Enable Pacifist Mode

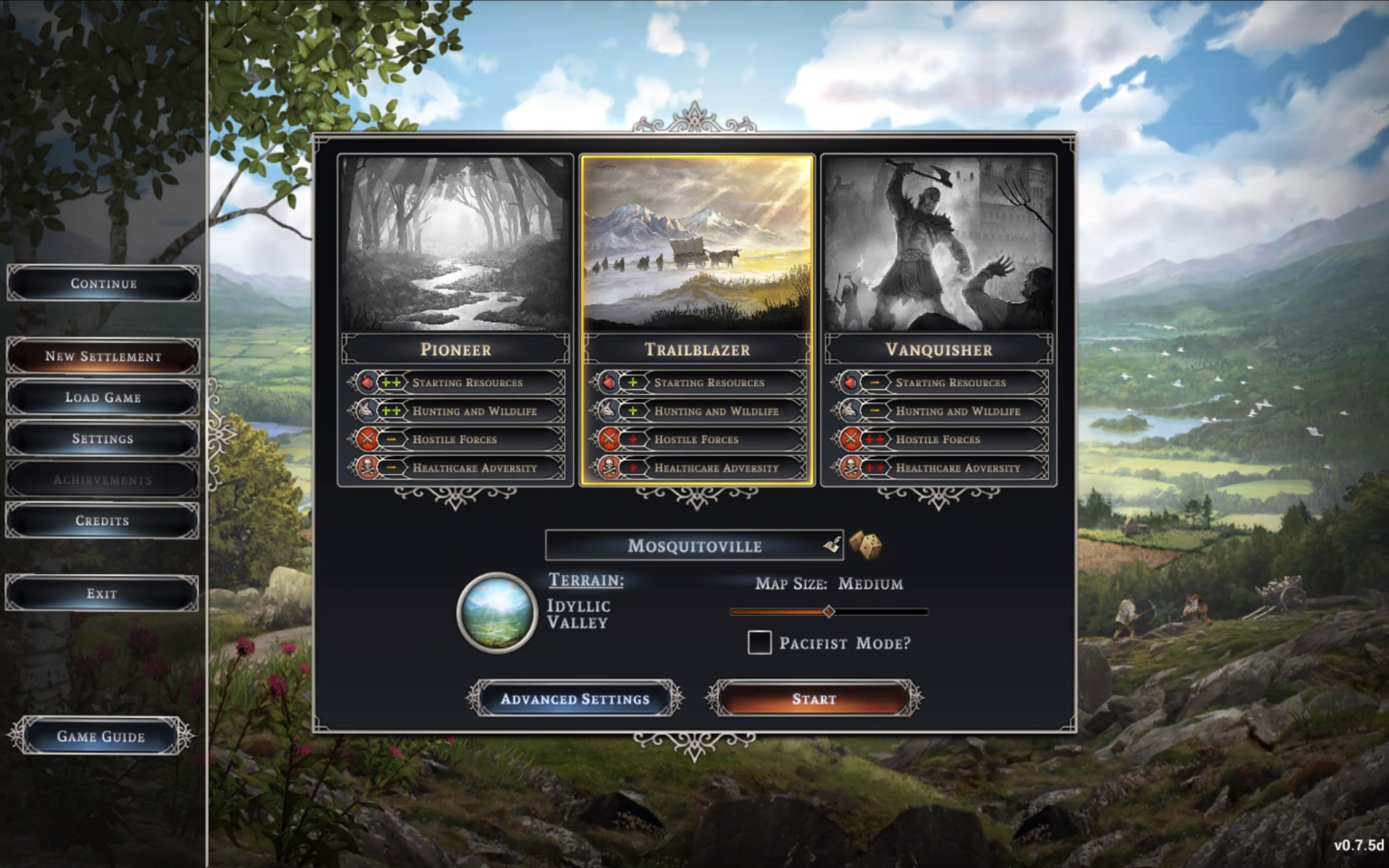760,642
